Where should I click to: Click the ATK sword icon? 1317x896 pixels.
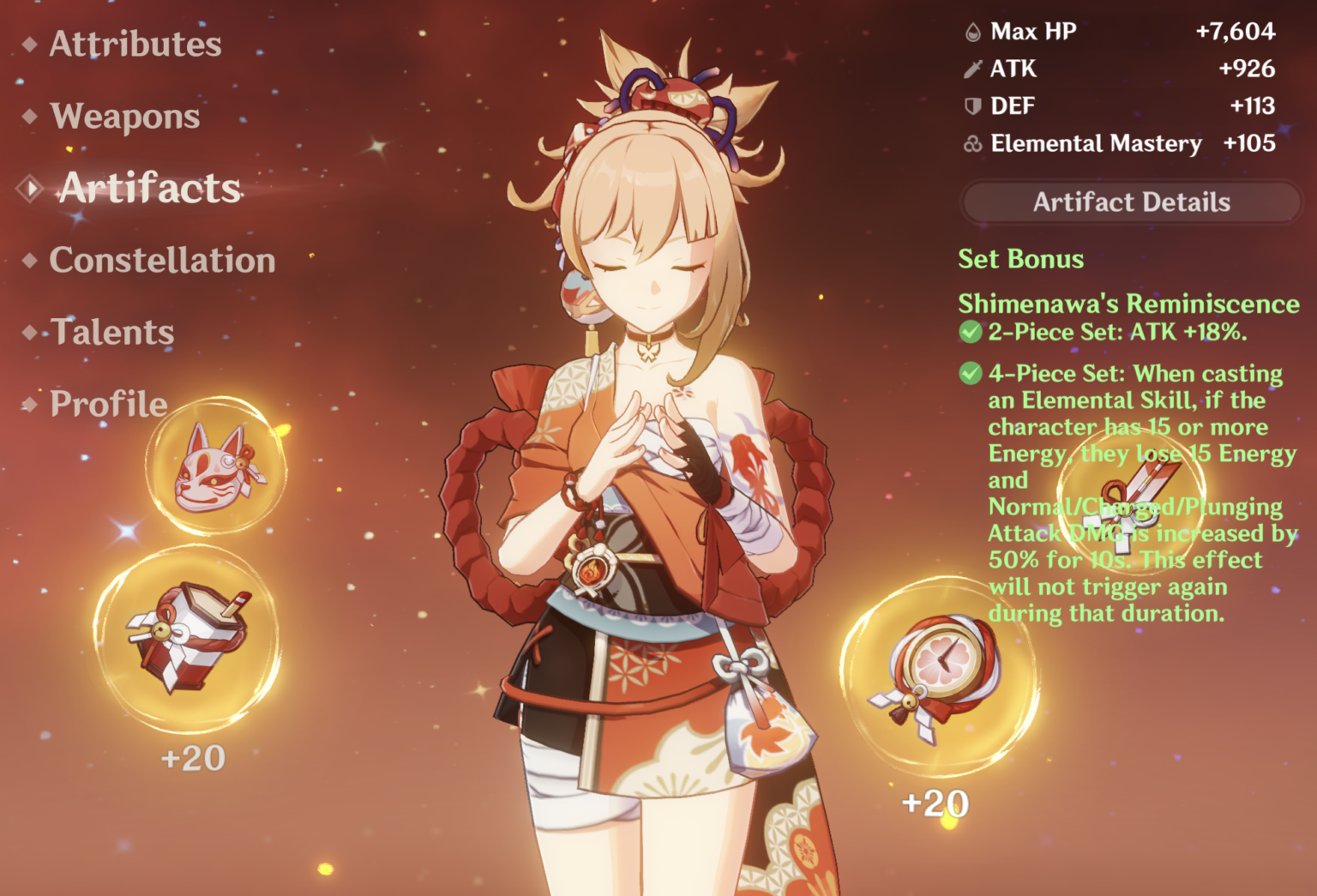[972, 69]
